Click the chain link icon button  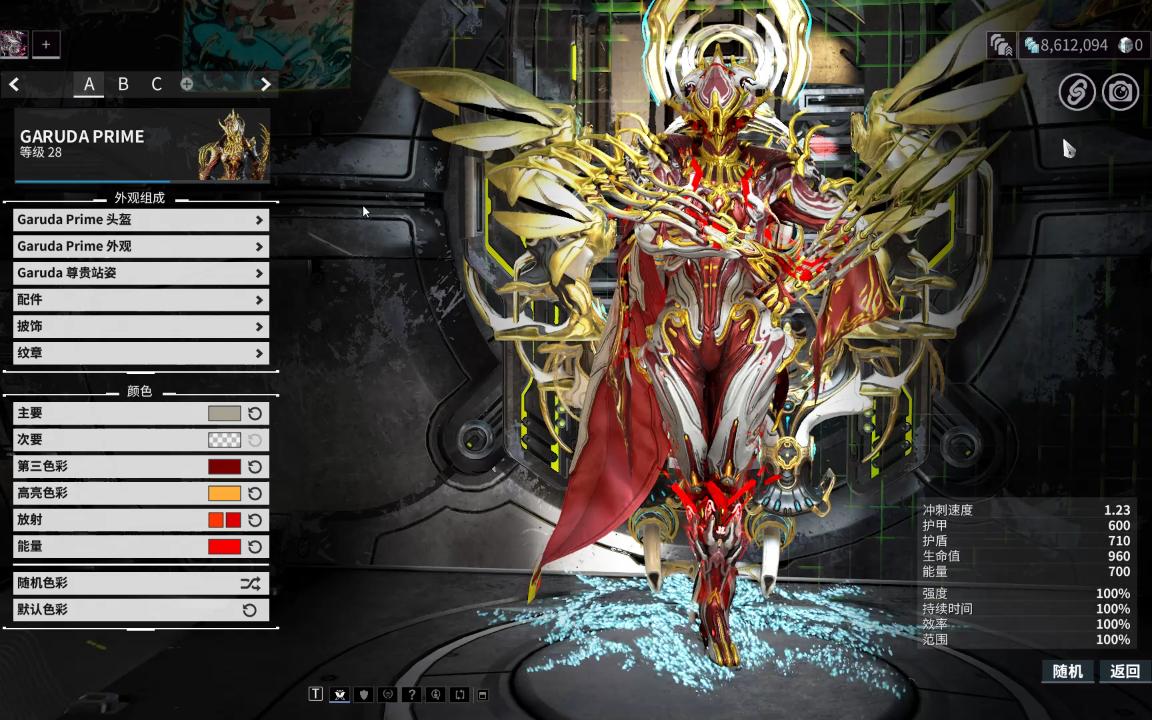pyautogui.click(x=1077, y=93)
